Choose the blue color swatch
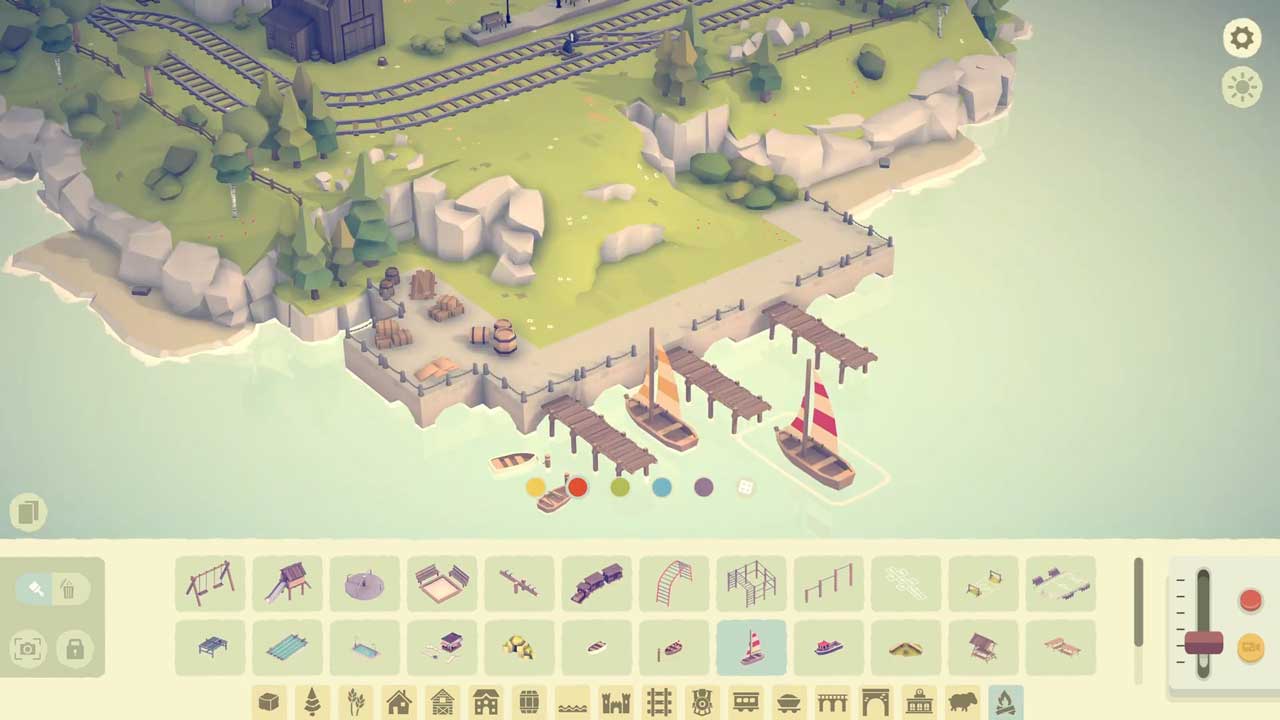This screenshot has height=720, width=1280. click(x=662, y=487)
